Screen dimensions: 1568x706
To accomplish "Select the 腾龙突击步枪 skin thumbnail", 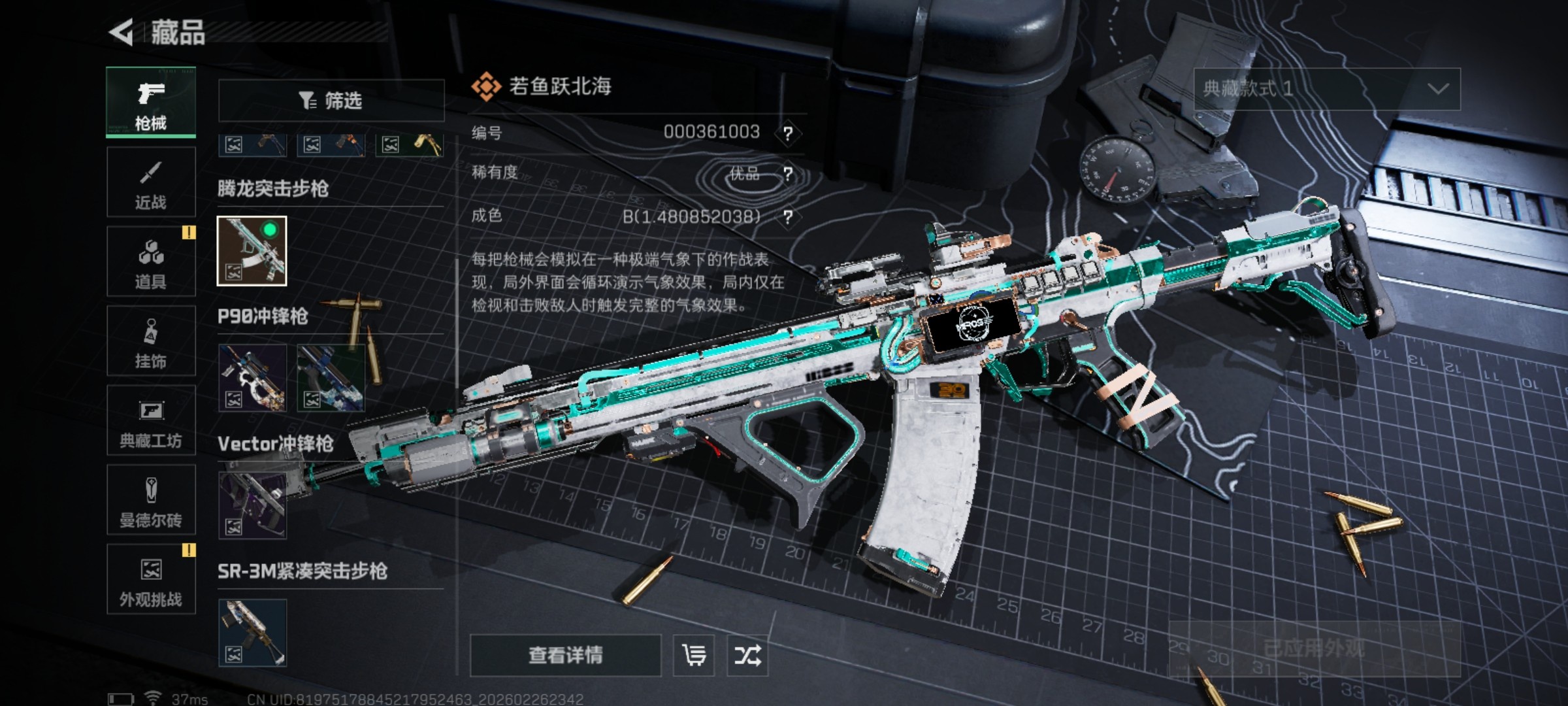I will [x=252, y=251].
